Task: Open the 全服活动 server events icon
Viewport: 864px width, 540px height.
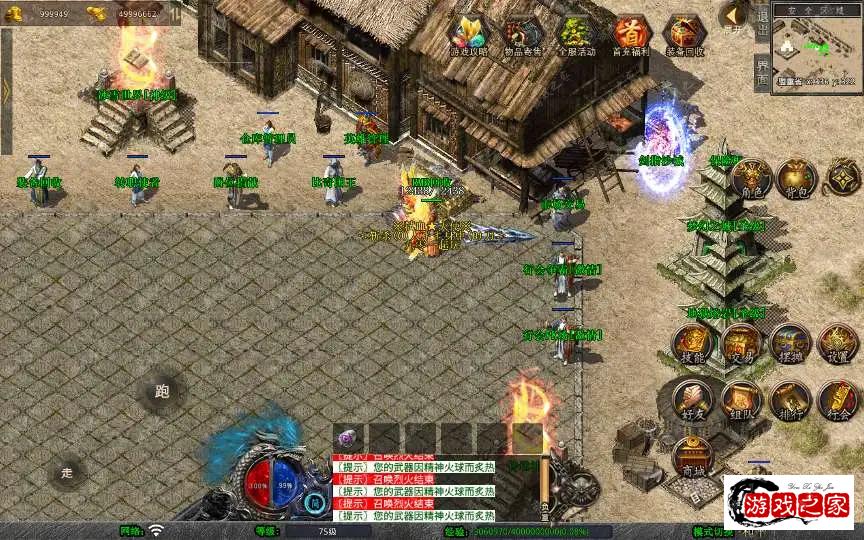Action: tap(575, 35)
